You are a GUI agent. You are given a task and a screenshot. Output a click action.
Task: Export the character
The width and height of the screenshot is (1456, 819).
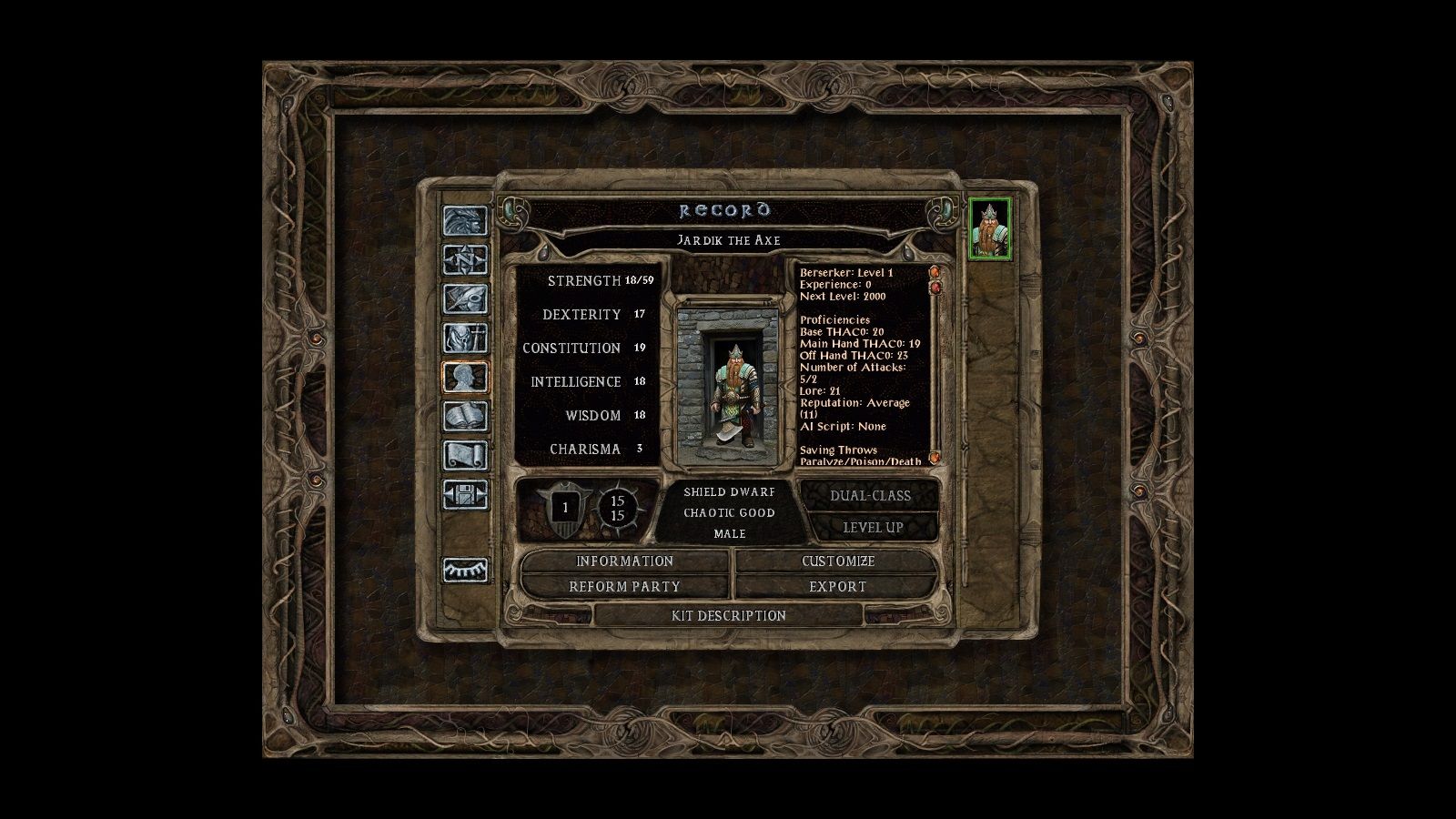point(838,587)
